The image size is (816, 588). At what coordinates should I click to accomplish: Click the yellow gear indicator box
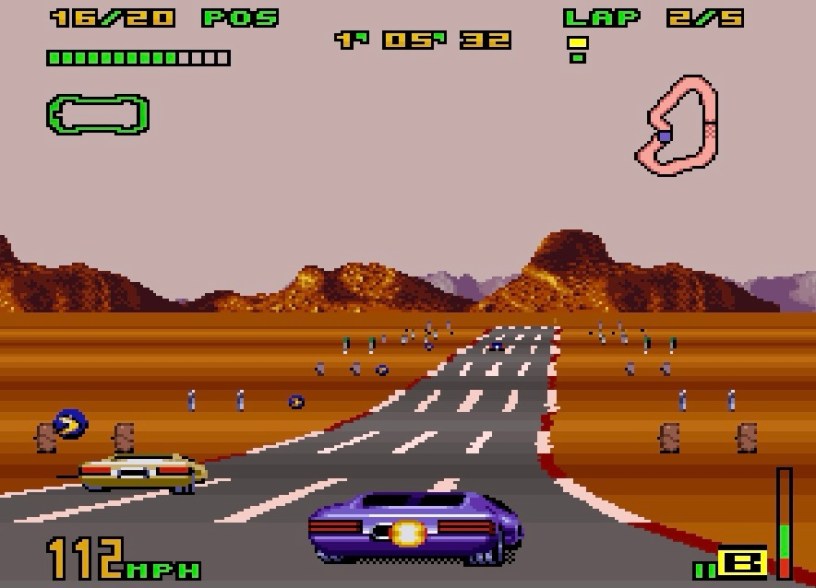(x=745, y=562)
